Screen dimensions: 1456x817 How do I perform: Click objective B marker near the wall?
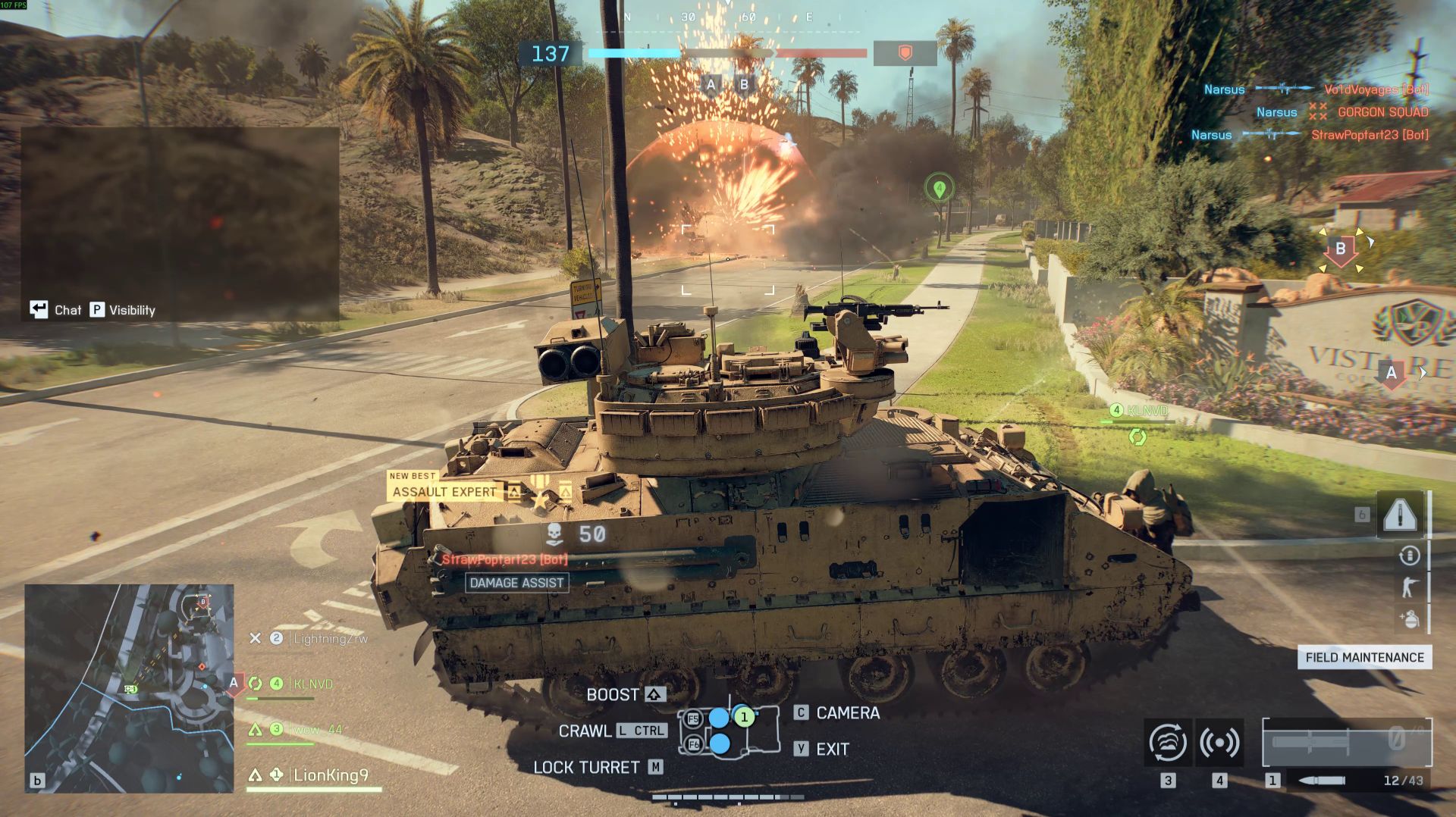[x=1340, y=249]
